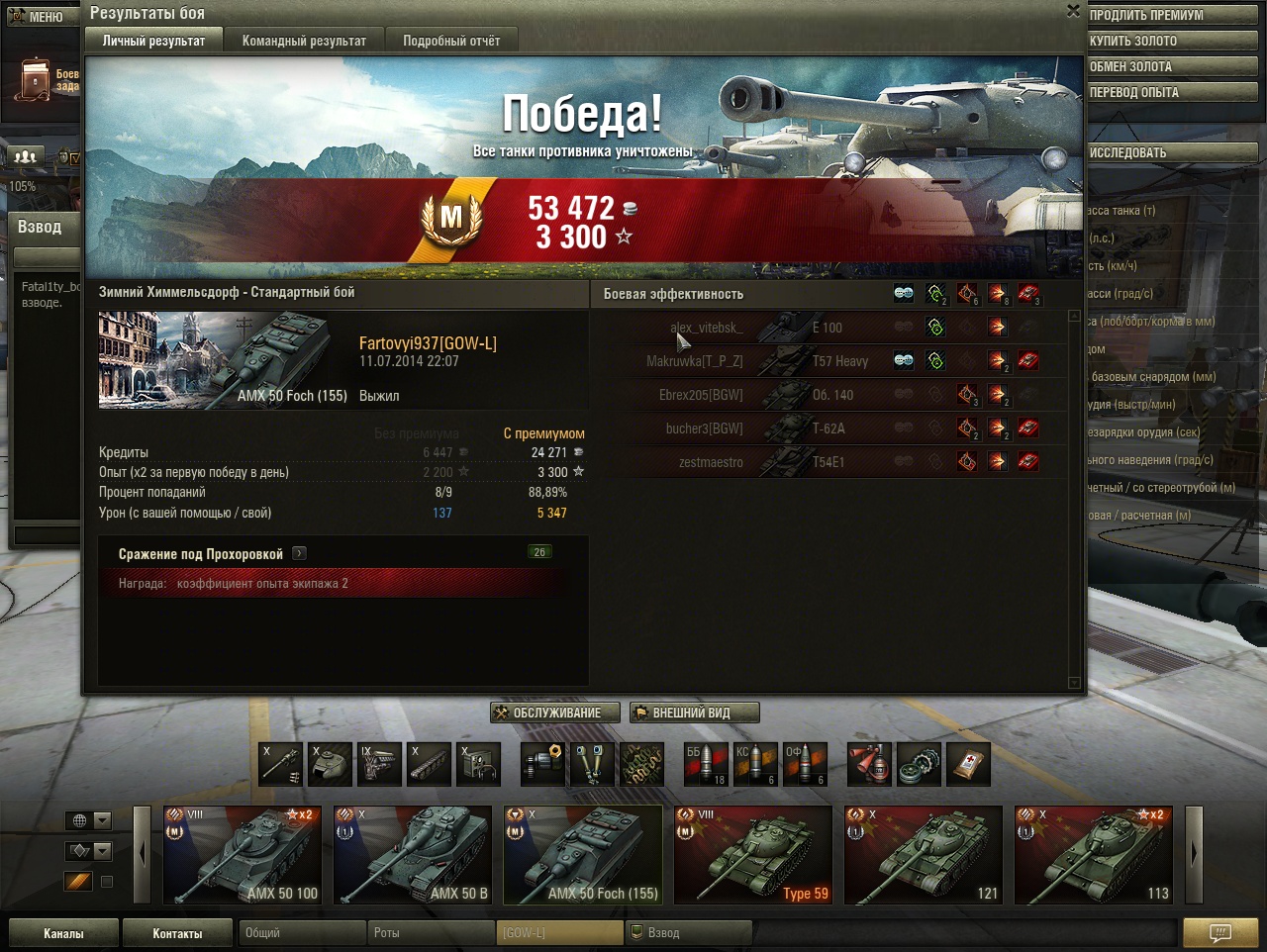The image size is (1267, 952).
Task: Select the AMX 50 B tank
Action: (x=413, y=855)
